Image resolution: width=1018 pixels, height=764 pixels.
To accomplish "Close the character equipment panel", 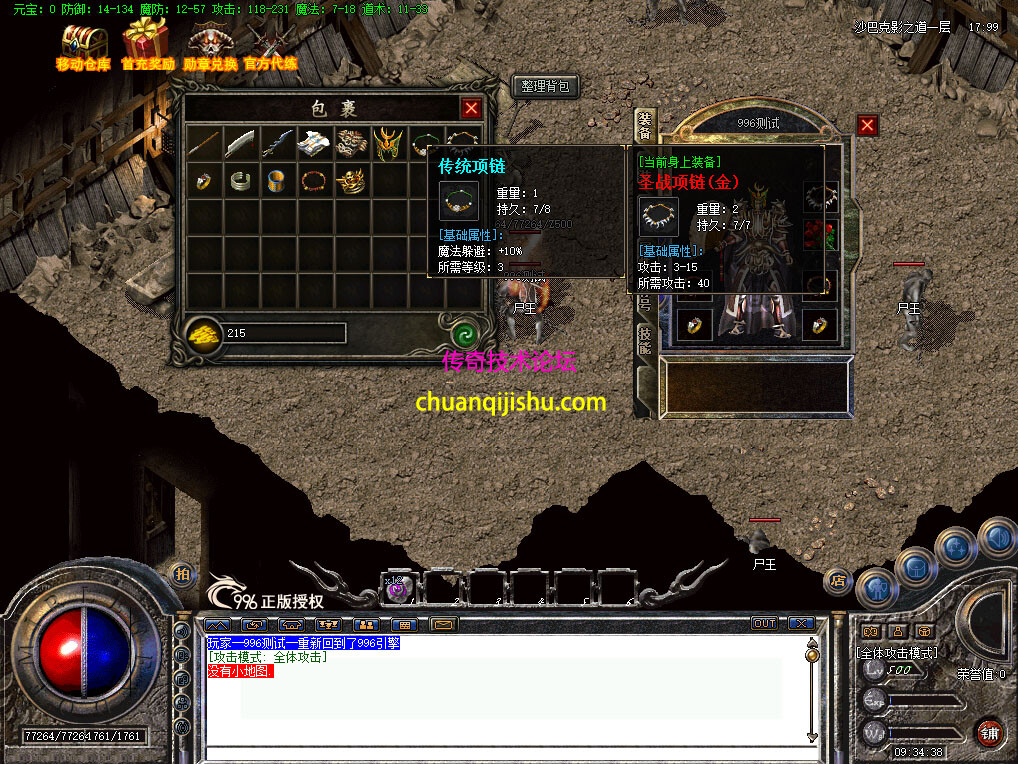I will click(x=867, y=125).
